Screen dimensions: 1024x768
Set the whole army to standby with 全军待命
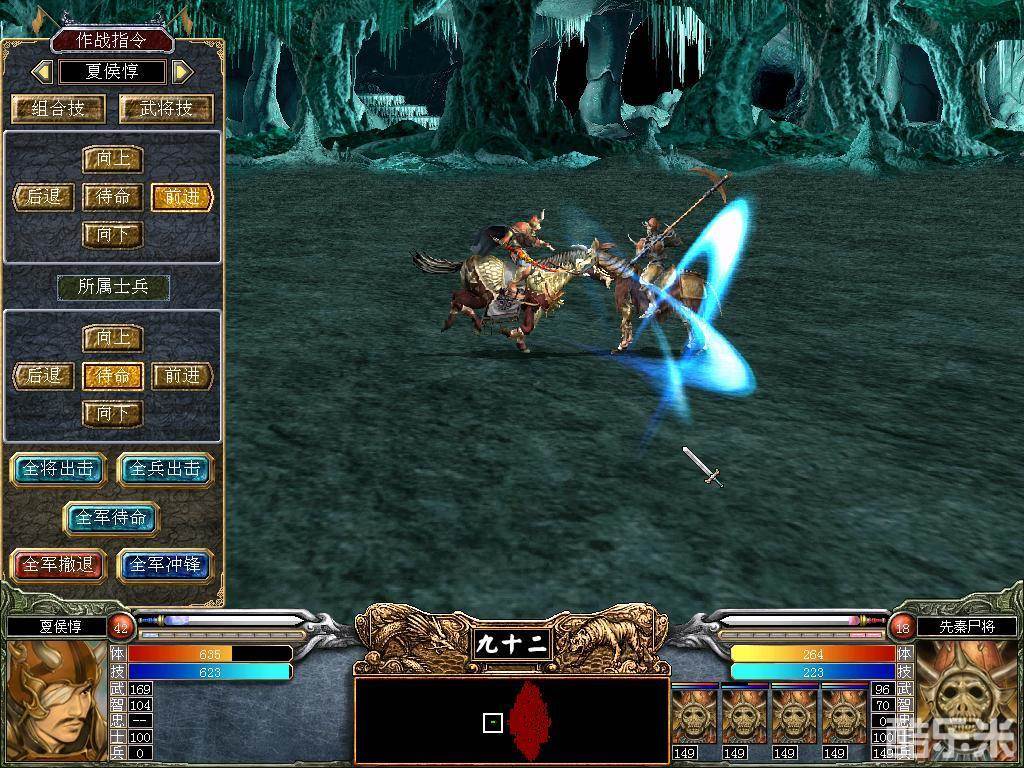click(x=112, y=517)
